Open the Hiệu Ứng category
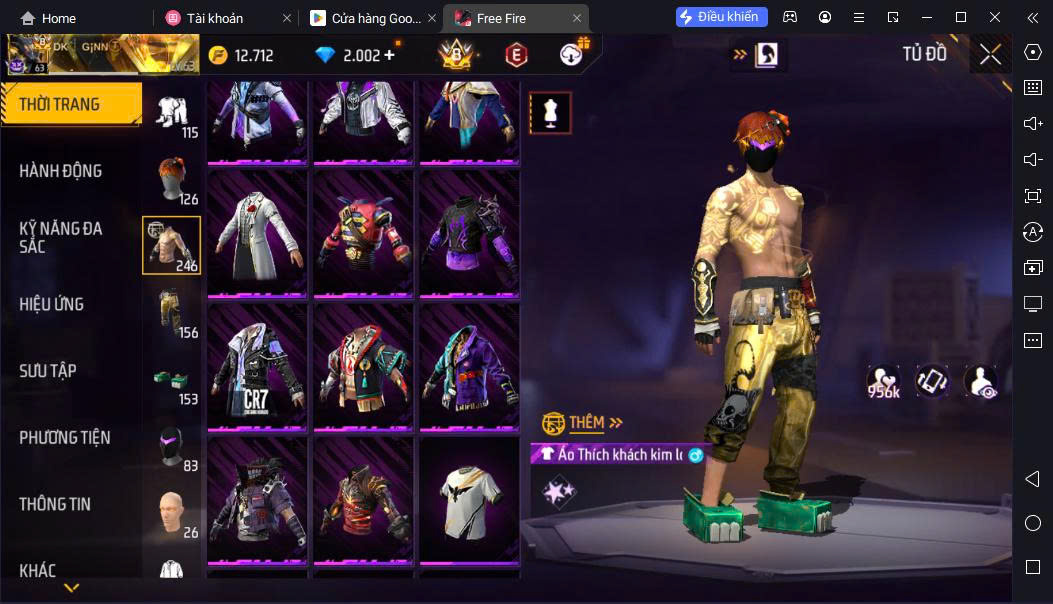1053x604 pixels. pyautogui.click(x=52, y=304)
